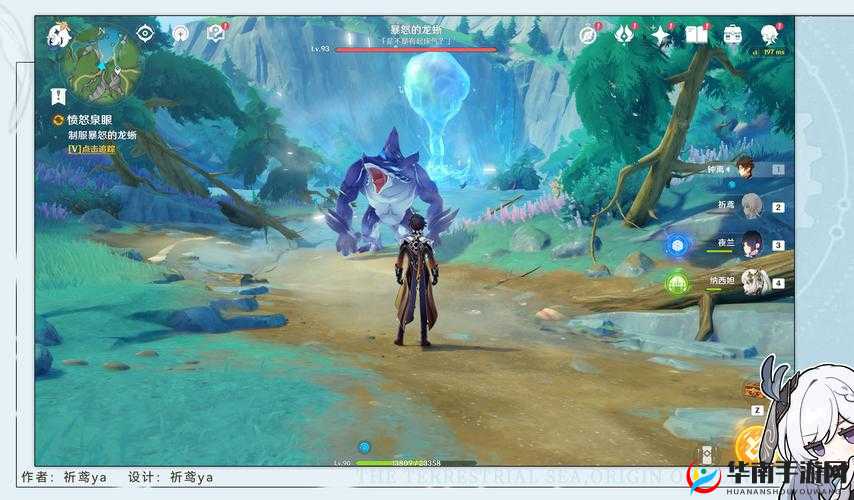Open the tutorial question-mark icon

coord(214,34)
